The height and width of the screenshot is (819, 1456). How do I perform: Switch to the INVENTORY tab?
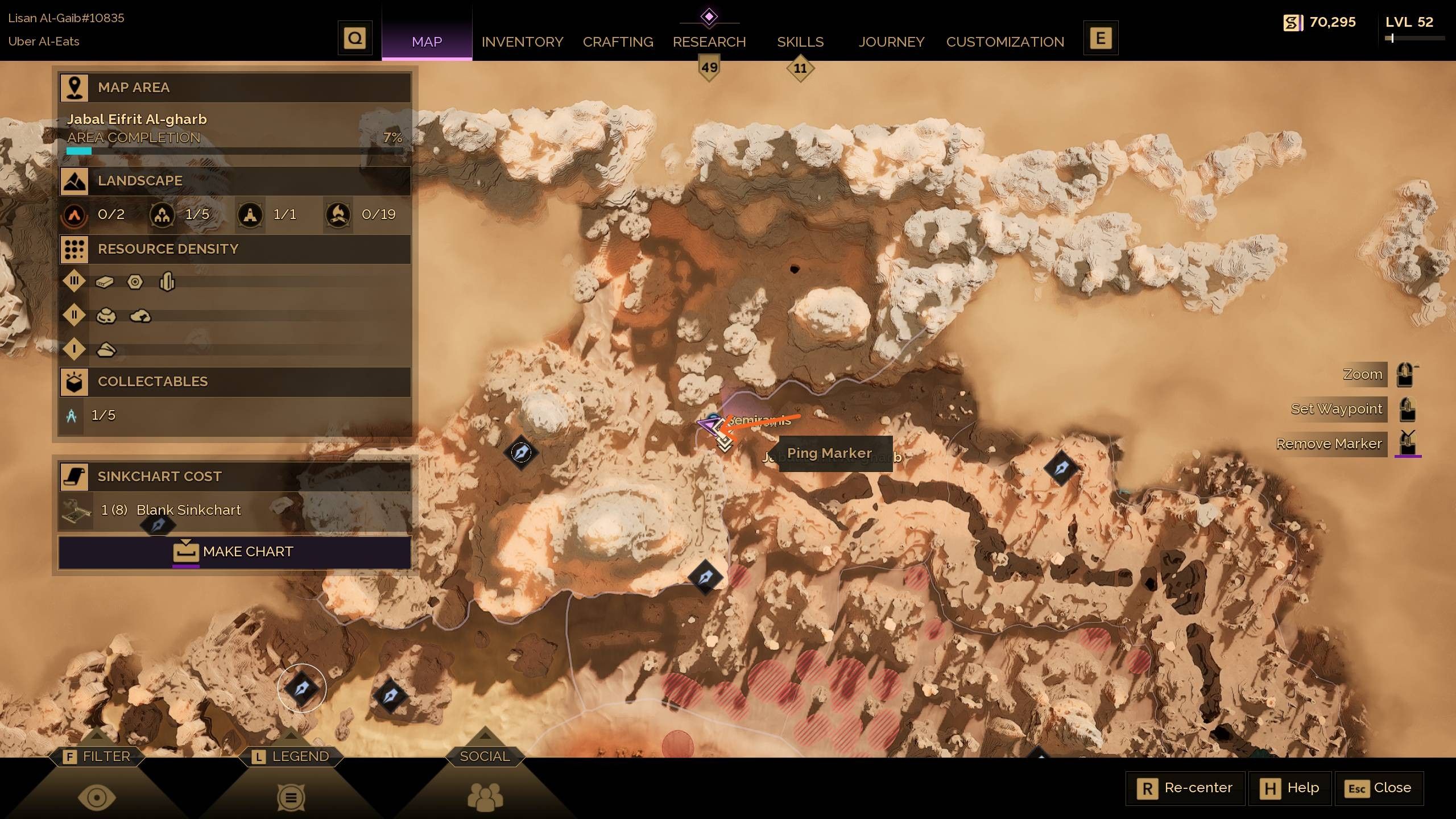click(x=522, y=42)
